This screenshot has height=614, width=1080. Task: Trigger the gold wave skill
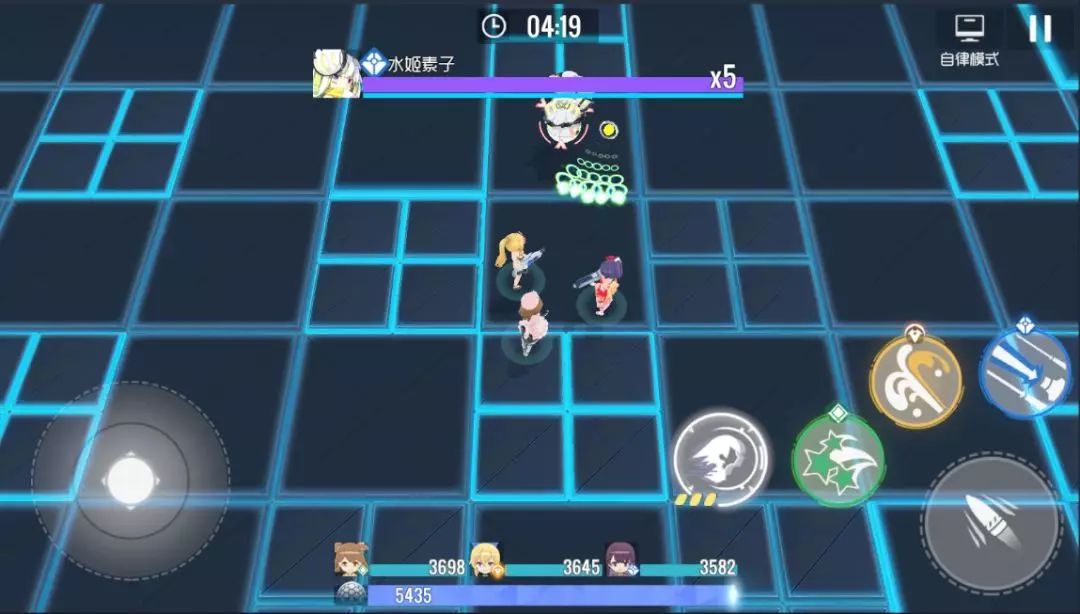915,380
